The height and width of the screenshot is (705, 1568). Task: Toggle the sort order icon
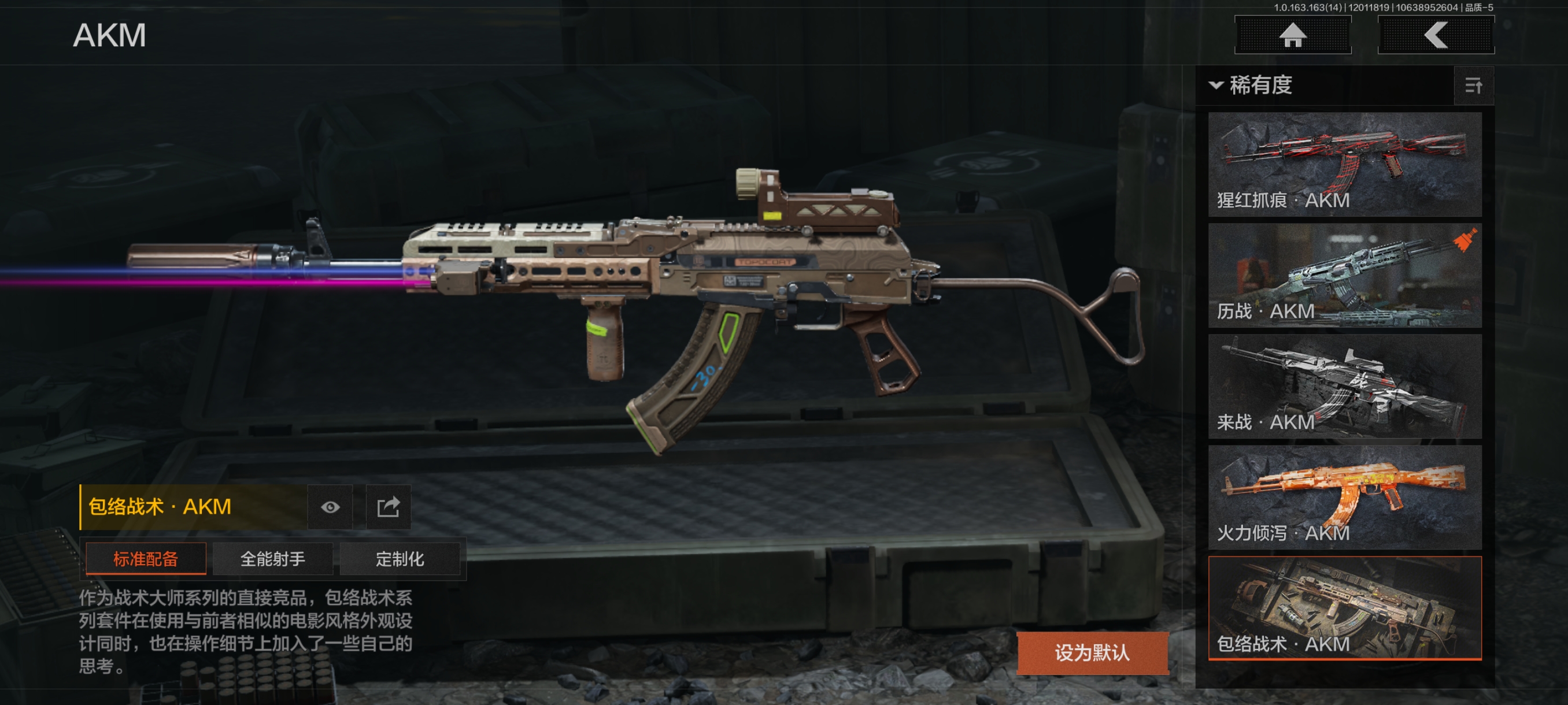pos(1473,86)
